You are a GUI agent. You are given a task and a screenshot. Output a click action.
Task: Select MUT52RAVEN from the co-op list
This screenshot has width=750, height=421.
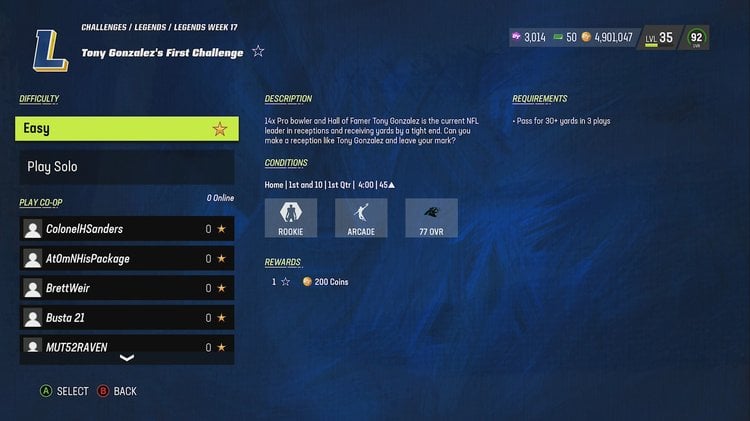pyautogui.click(x=126, y=346)
